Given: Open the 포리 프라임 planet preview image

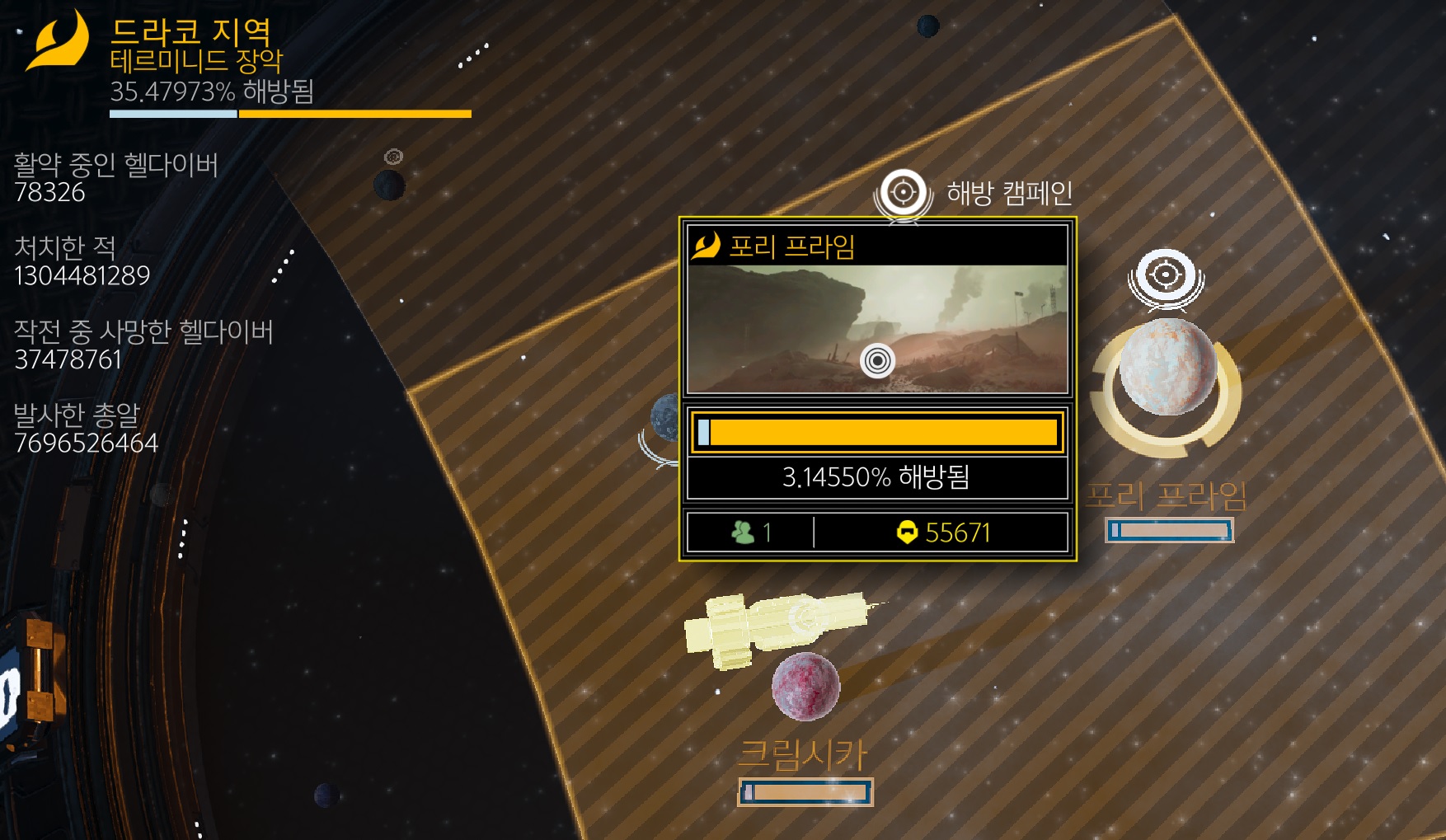Looking at the screenshot, I should pyautogui.click(x=877, y=329).
